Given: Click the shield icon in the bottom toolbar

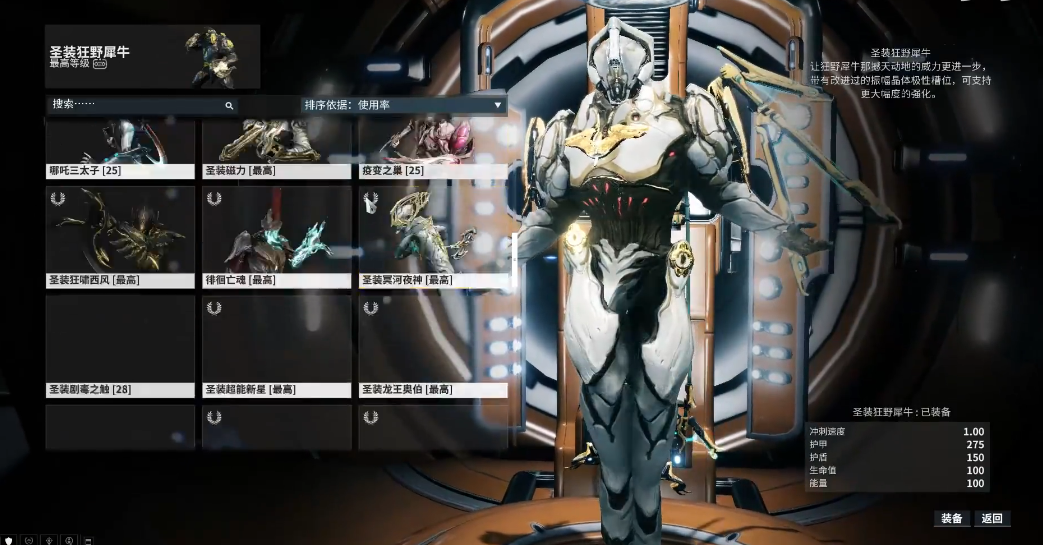Looking at the screenshot, I should point(9,539).
